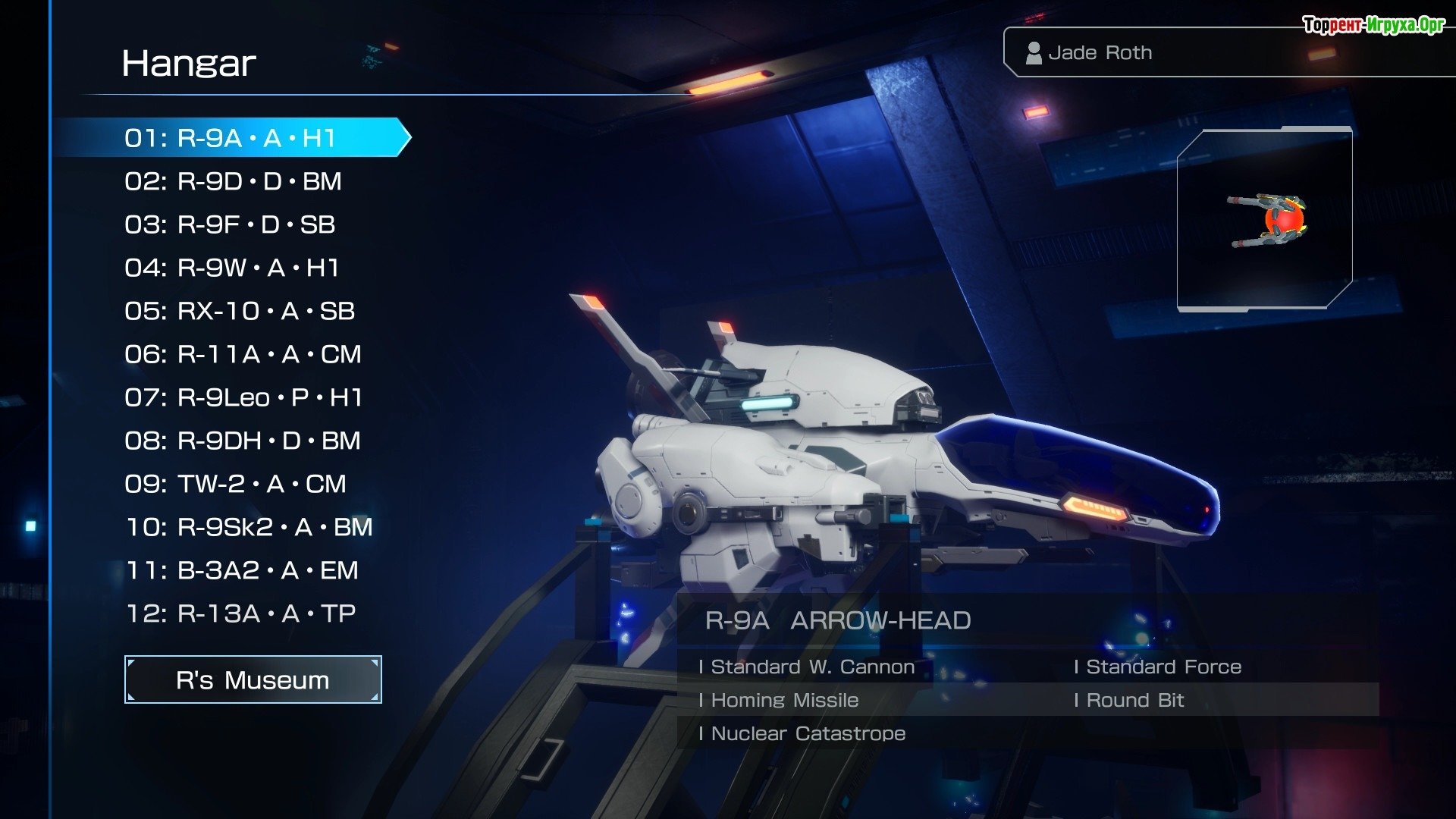The width and height of the screenshot is (1456, 819).
Task: View the Standard Force preview thumbnail
Action: tap(1264, 219)
